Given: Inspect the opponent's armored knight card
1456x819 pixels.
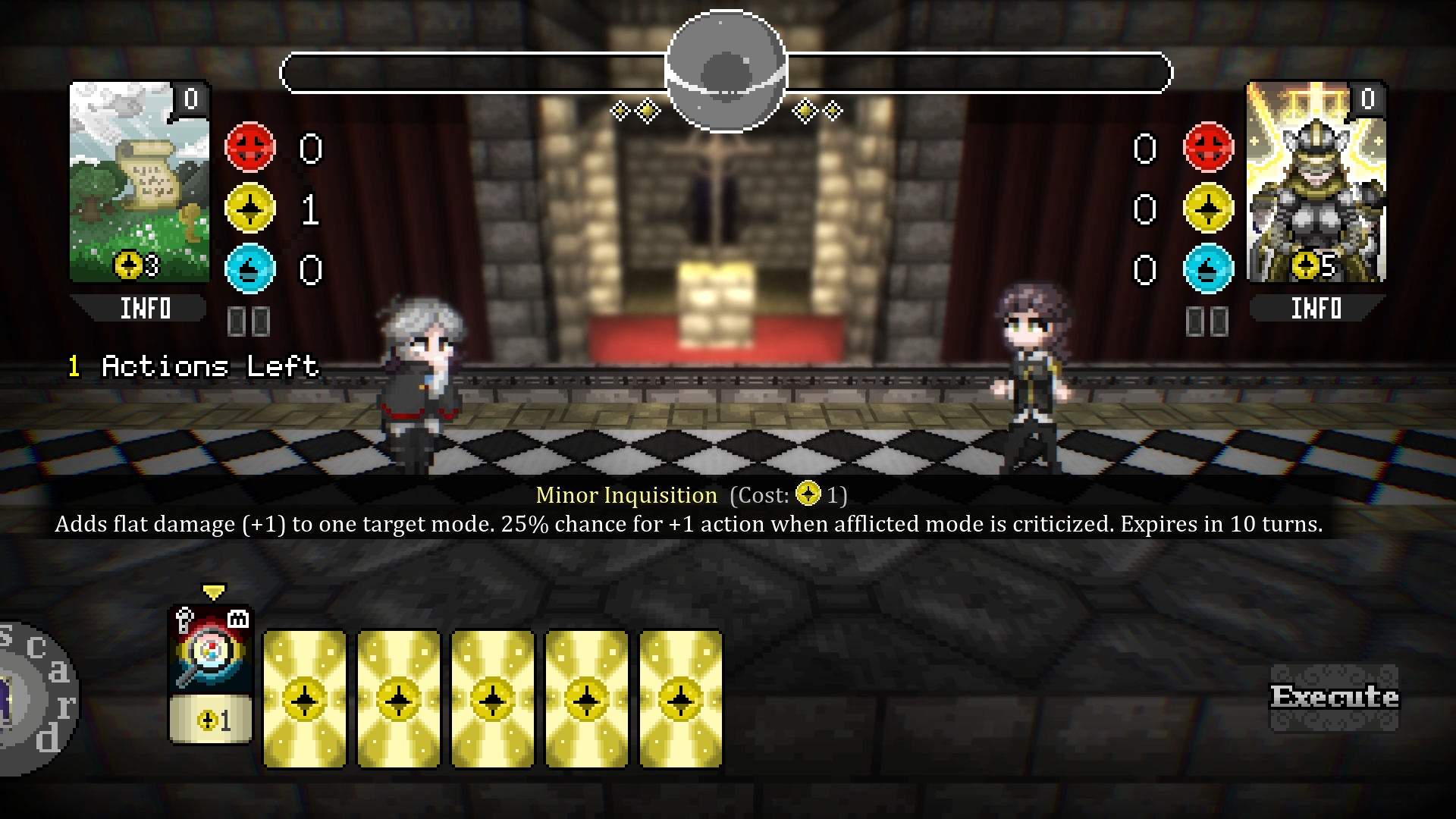Looking at the screenshot, I should (x=1316, y=182).
